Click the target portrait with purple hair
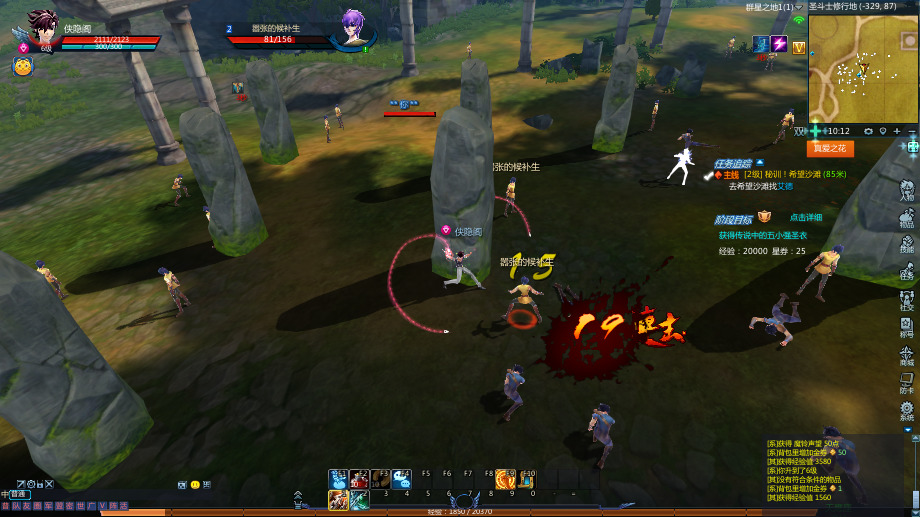 tap(353, 27)
